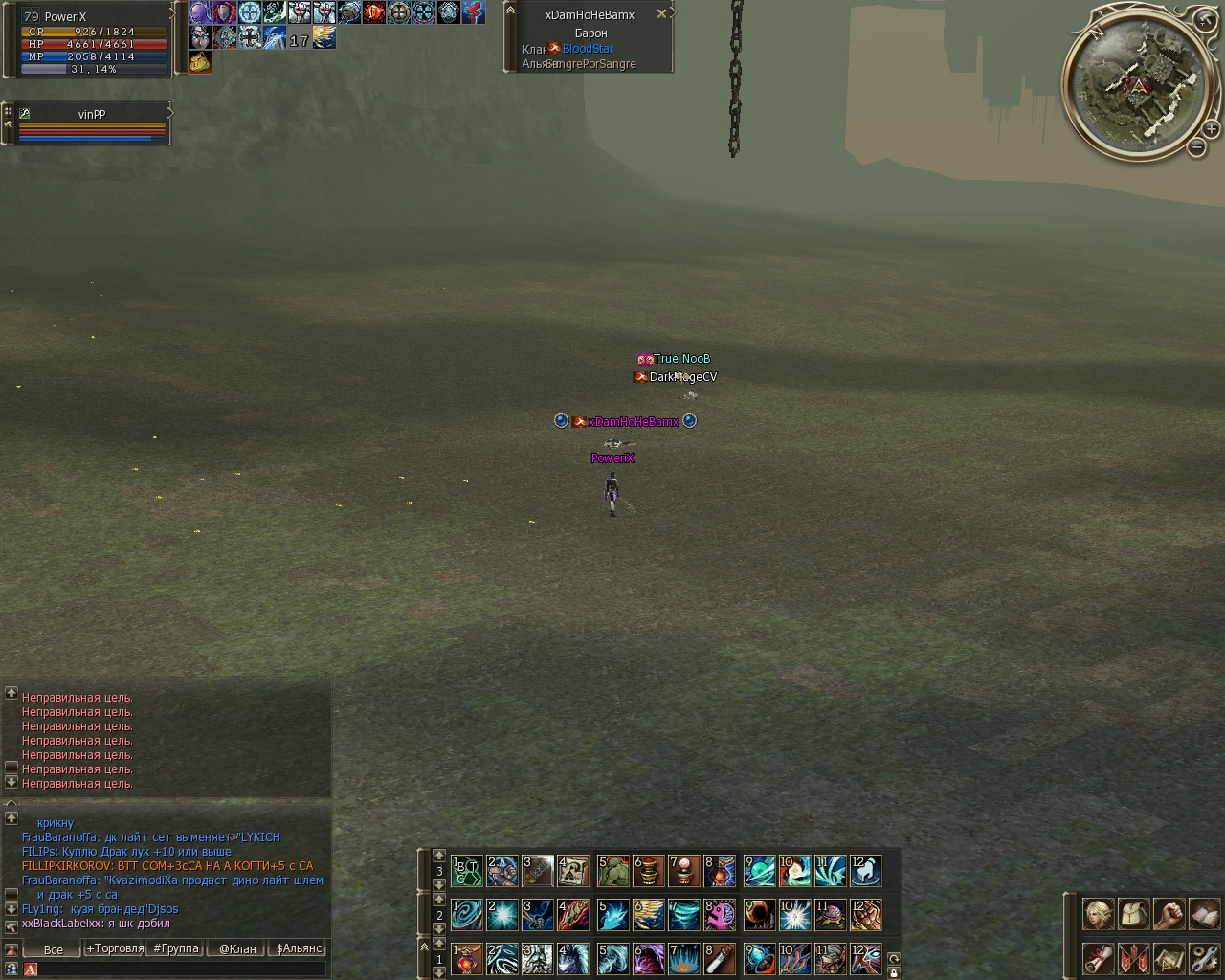Open the quest scroll icon
The image size is (1225, 980).
click(1098, 958)
